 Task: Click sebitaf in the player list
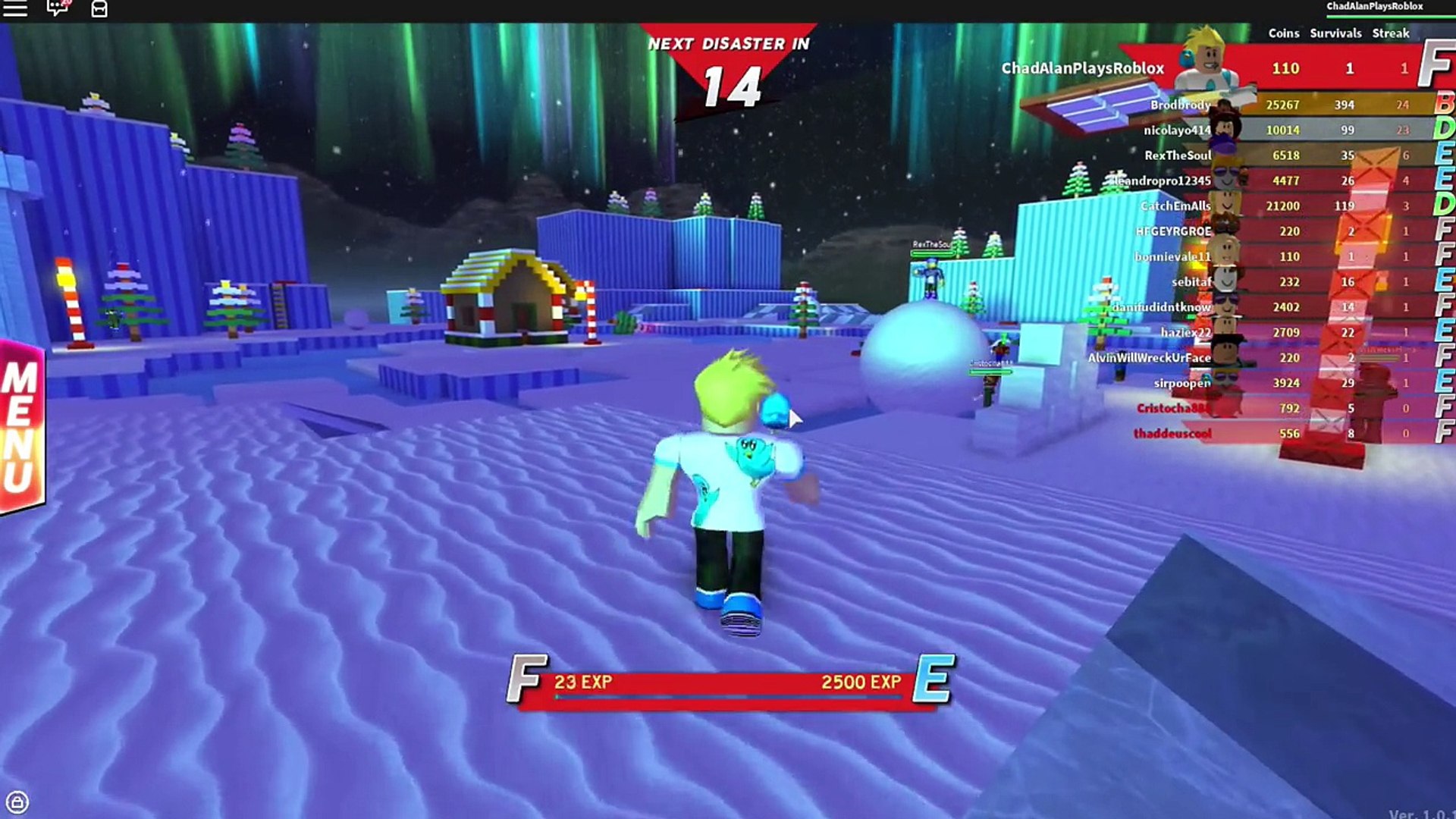[x=1191, y=281]
